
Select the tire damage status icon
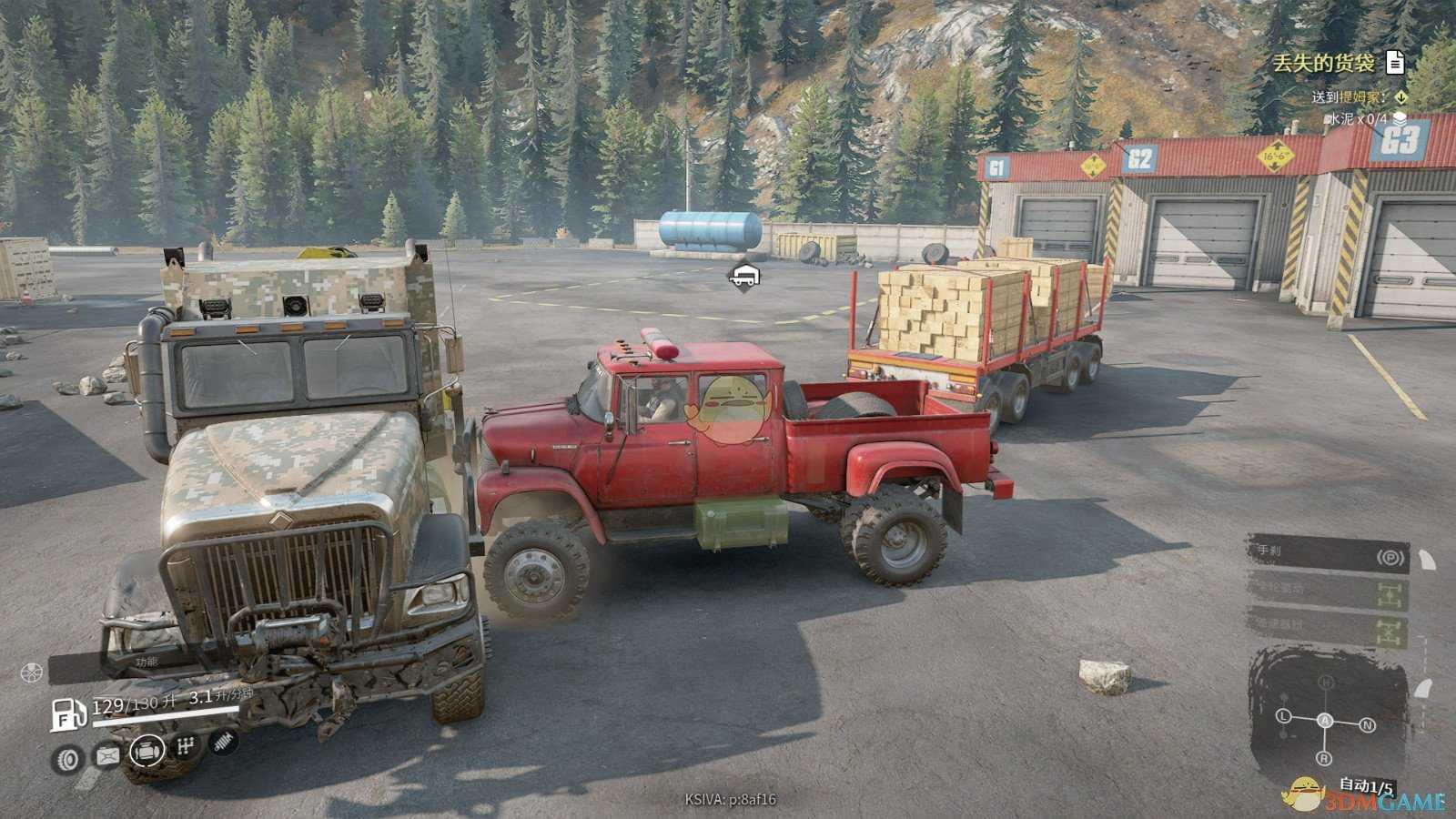(x=67, y=758)
